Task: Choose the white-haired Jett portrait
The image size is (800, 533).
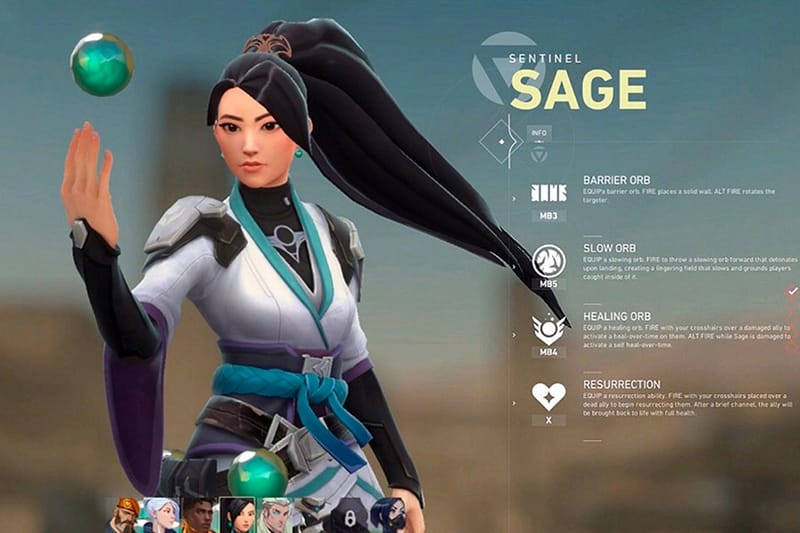Action: point(162,515)
